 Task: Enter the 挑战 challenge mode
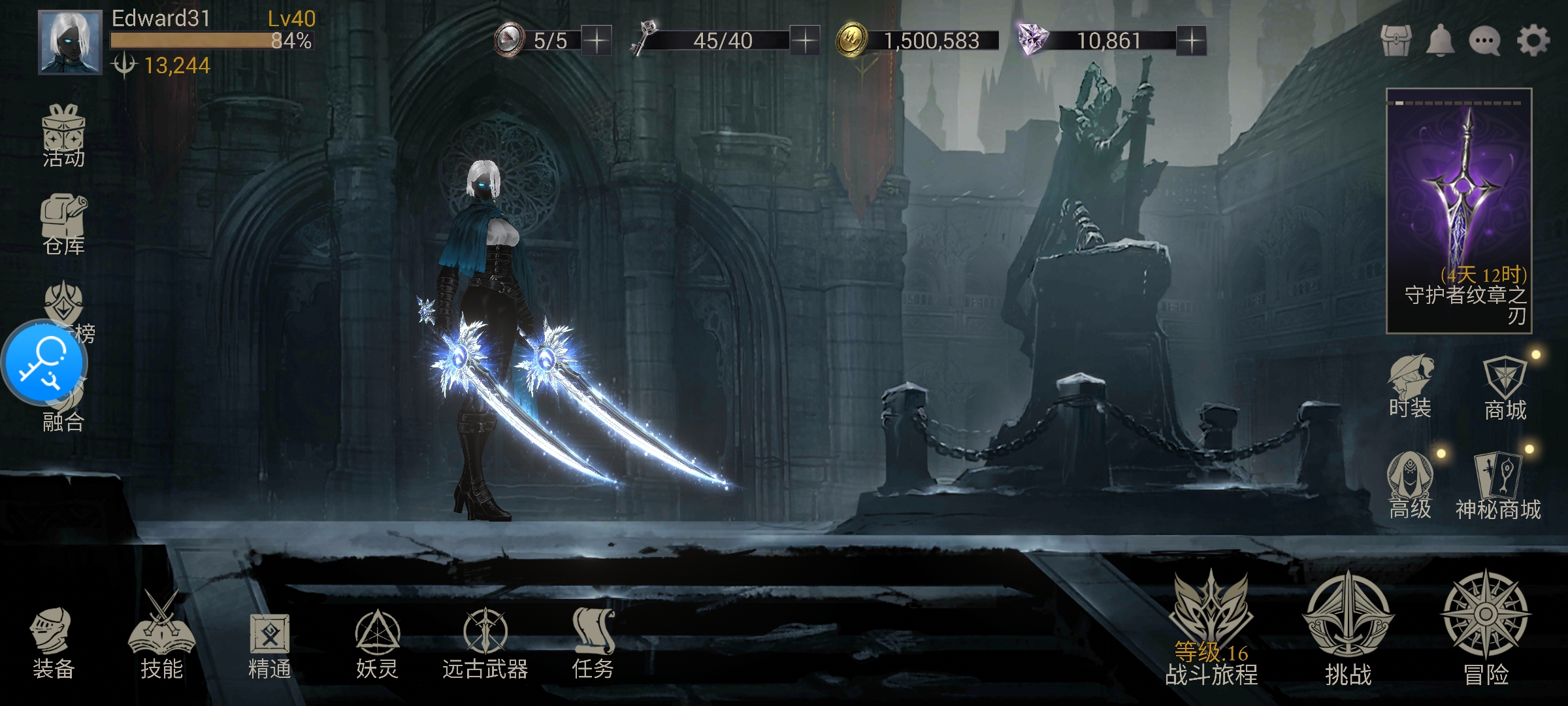[x=1348, y=628]
